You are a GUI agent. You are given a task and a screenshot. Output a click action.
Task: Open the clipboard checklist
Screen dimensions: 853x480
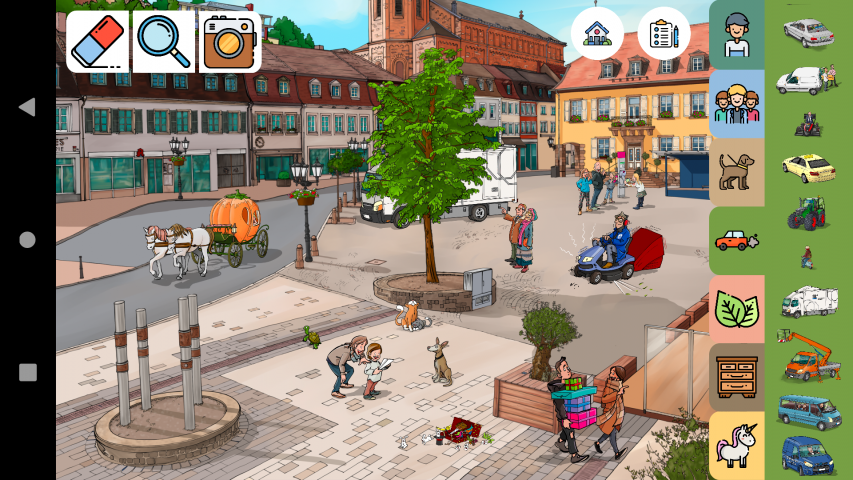point(663,33)
